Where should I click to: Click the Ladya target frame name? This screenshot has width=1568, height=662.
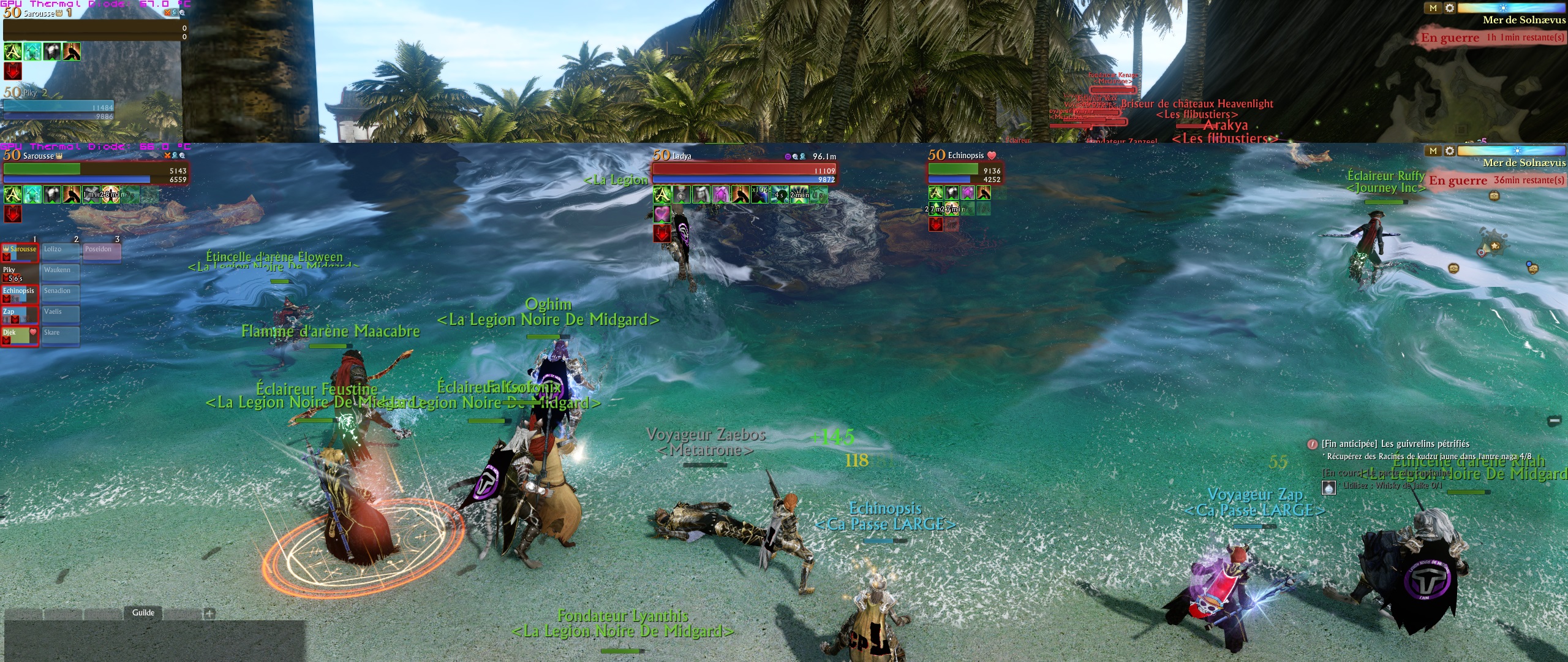tap(682, 156)
